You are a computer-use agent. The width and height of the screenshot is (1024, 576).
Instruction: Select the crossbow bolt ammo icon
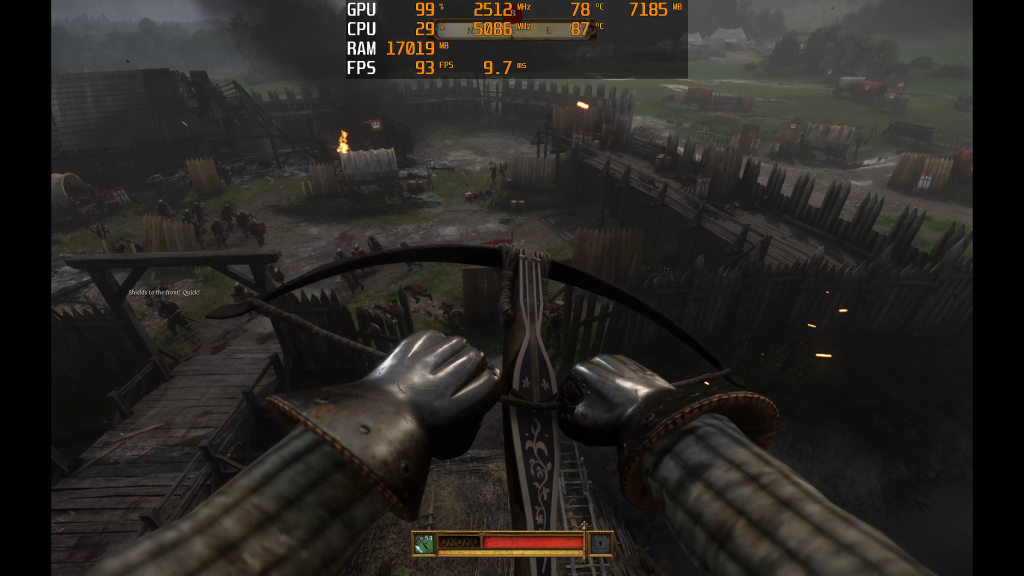[425, 543]
